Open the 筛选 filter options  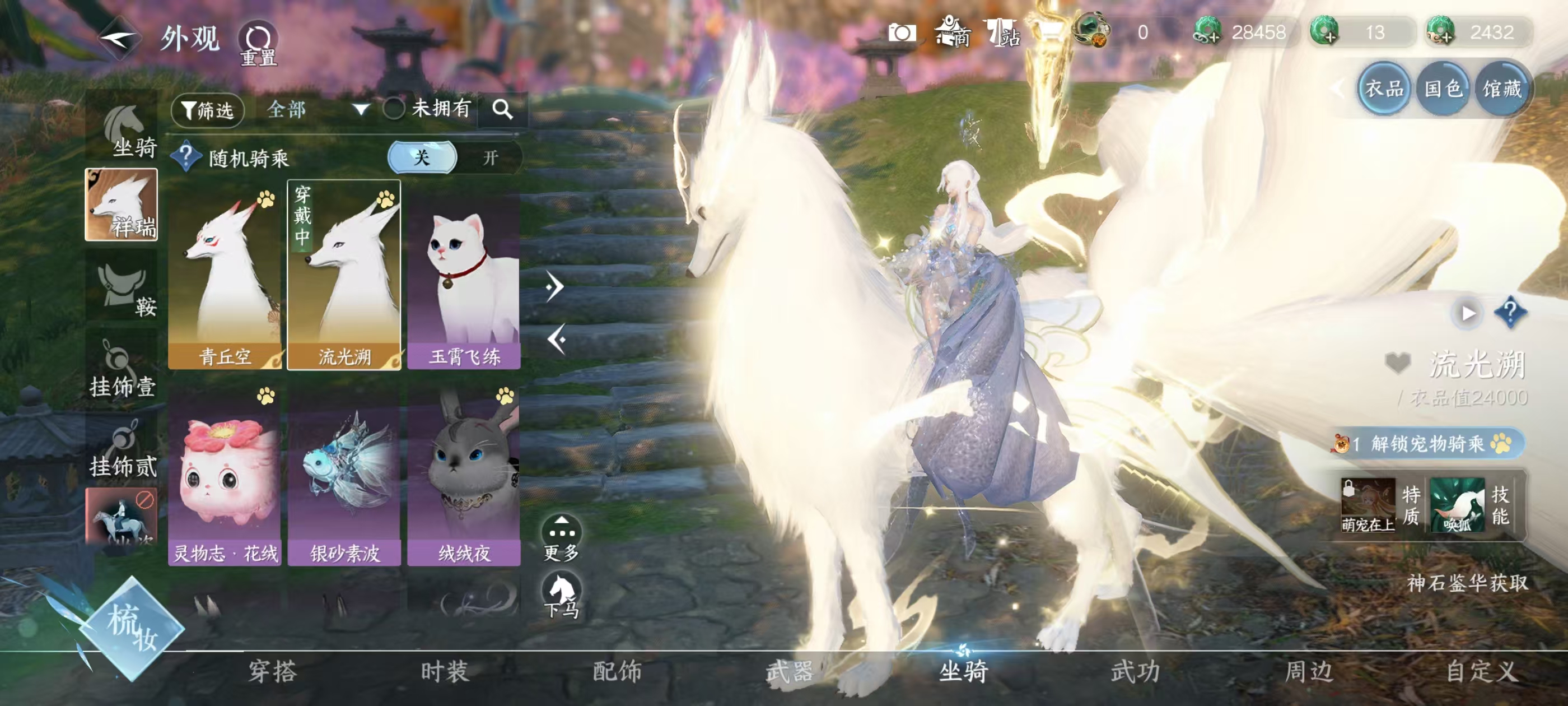(x=208, y=110)
